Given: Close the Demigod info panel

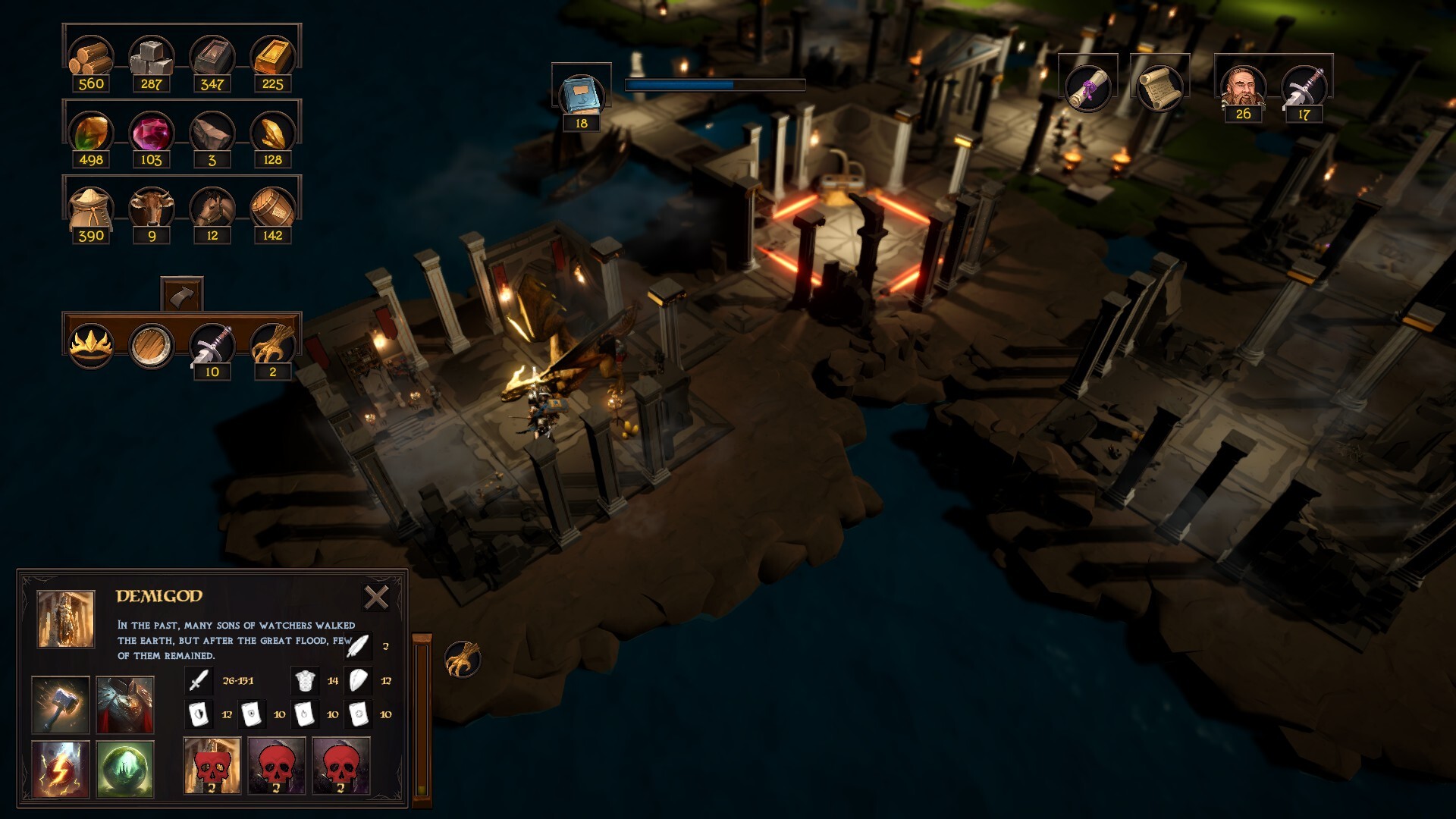Looking at the screenshot, I should pyautogui.click(x=376, y=598).
